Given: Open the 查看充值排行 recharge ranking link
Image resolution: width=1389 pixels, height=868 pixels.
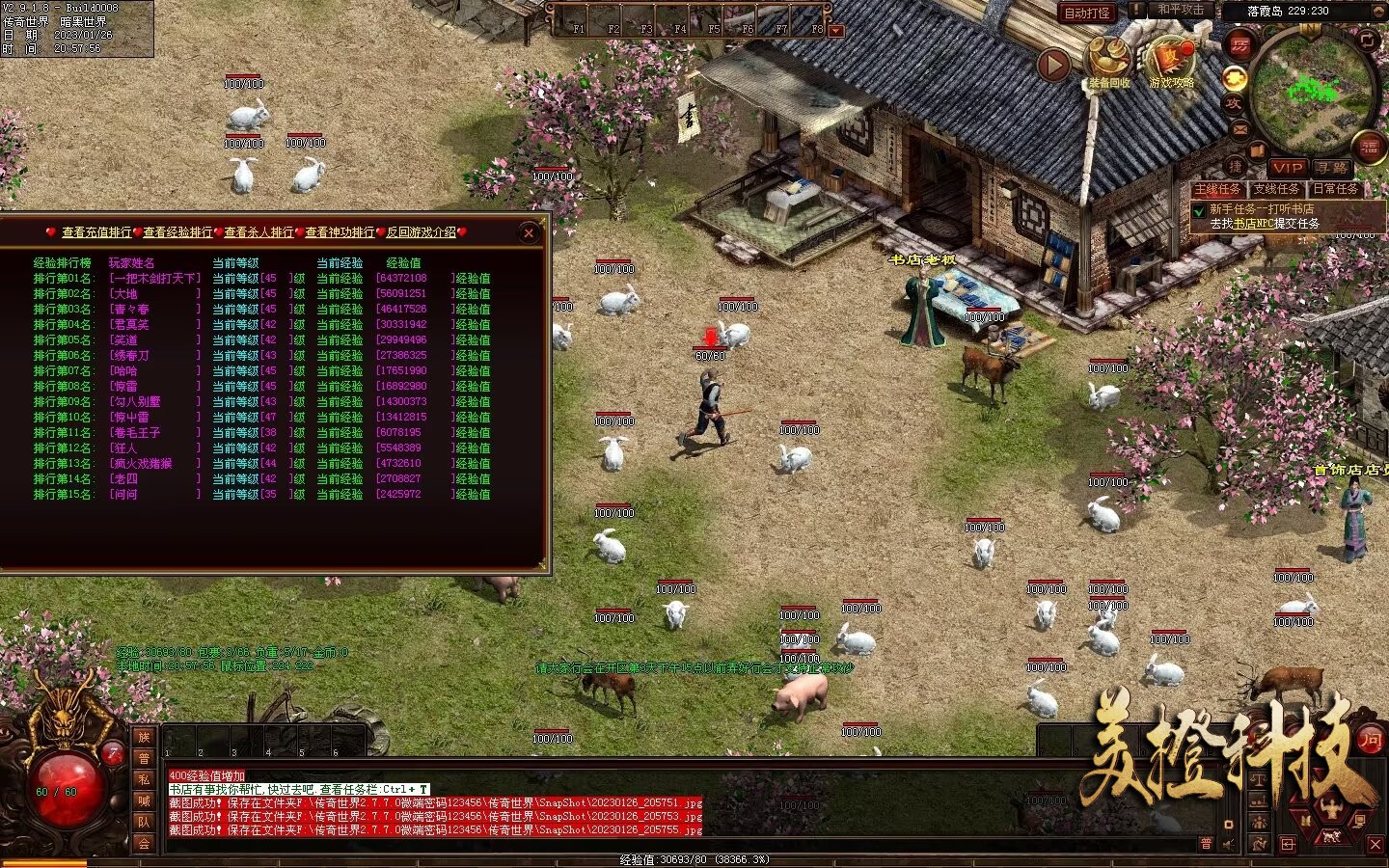Looking at the screenshot, I should click(x=96, y=232).
